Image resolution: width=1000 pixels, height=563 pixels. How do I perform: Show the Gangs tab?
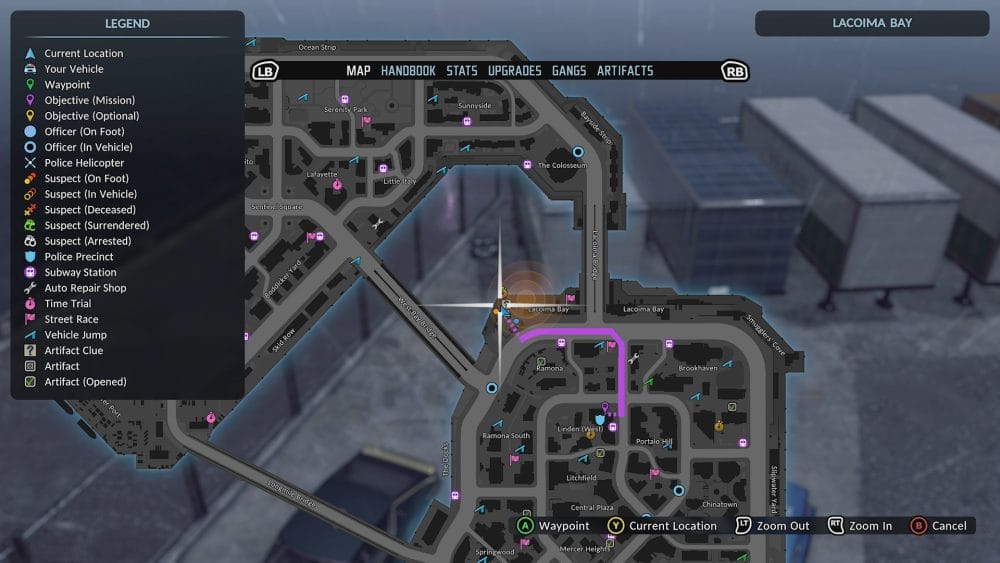click(x=569, y=71)
